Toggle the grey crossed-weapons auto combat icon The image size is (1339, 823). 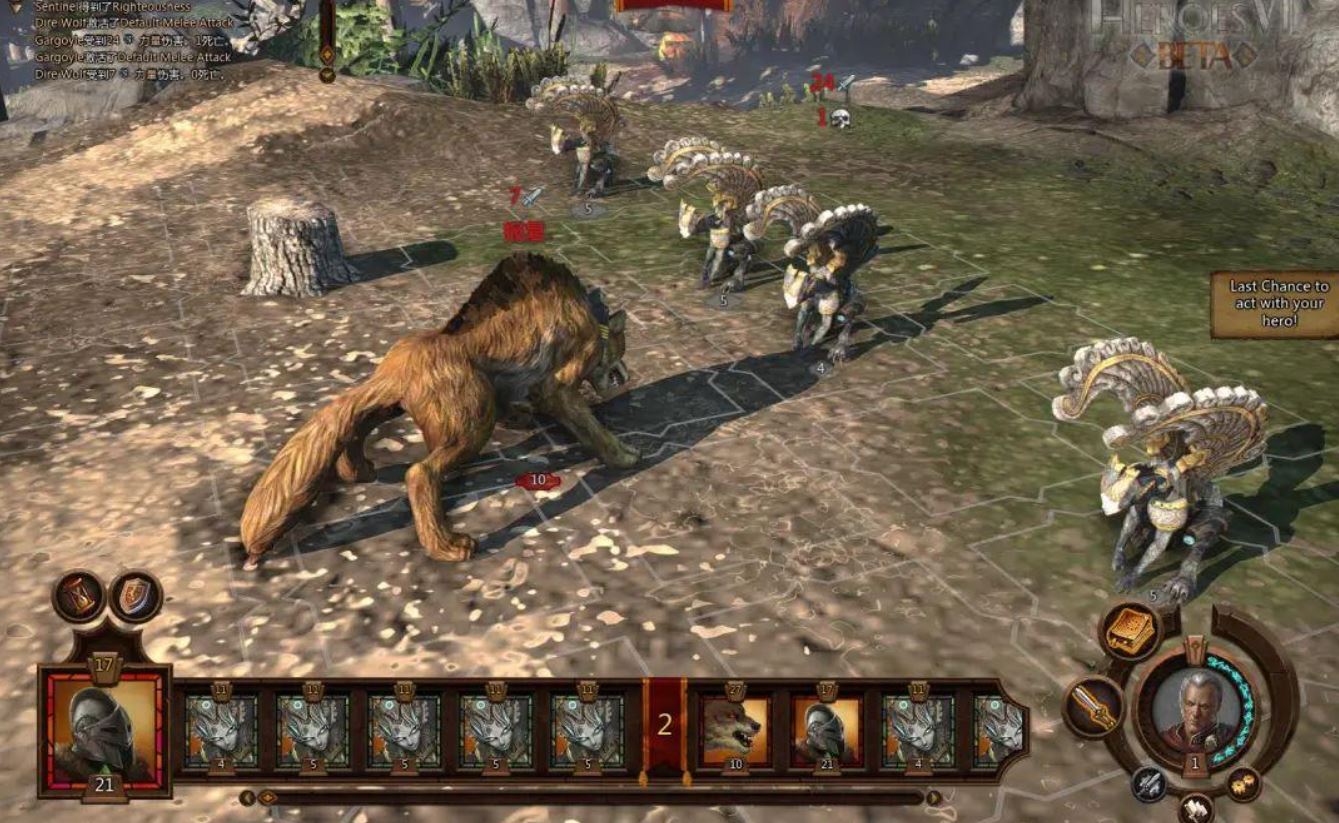tap(1150, 784)
